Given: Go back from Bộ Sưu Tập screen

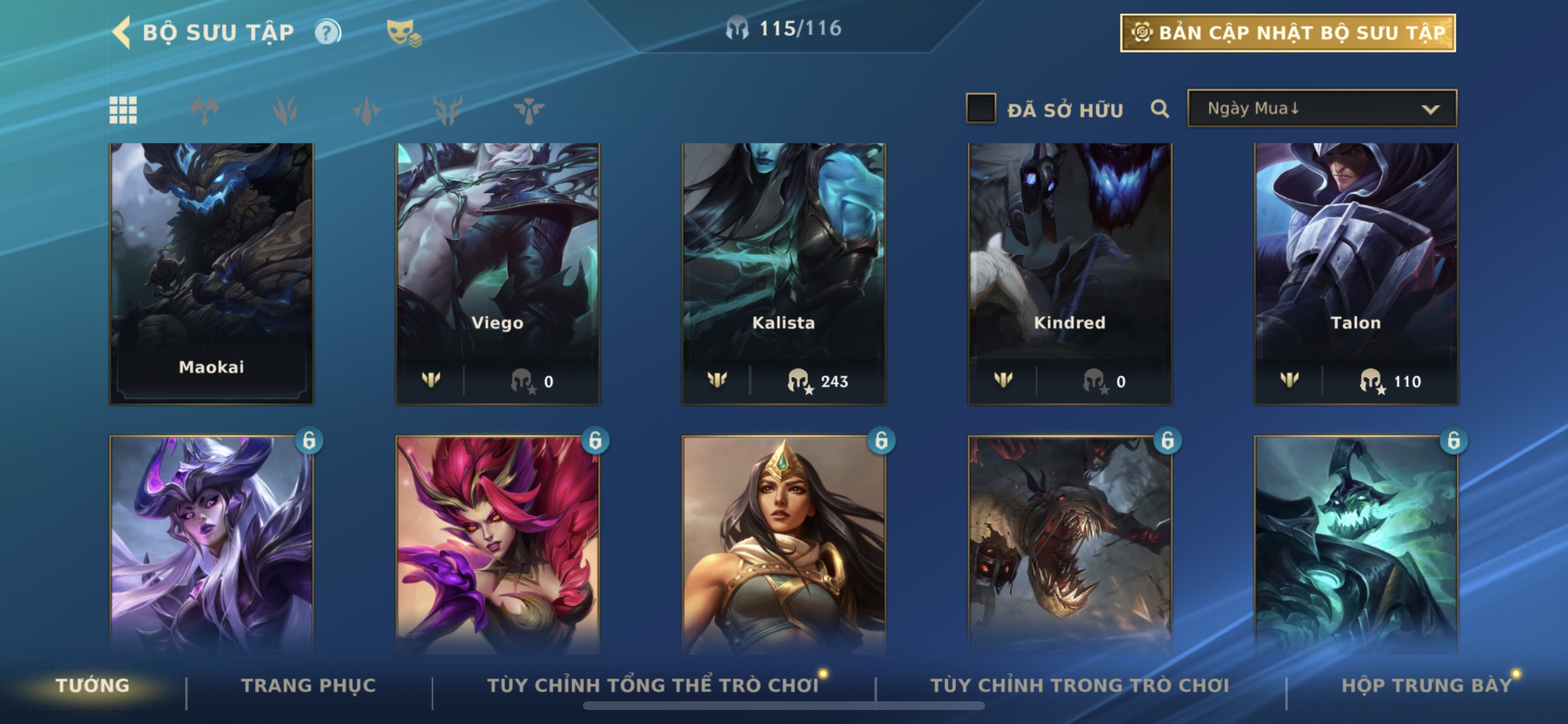Looking at the screenshot, I should pyautogui.click(x=123, y=31).
